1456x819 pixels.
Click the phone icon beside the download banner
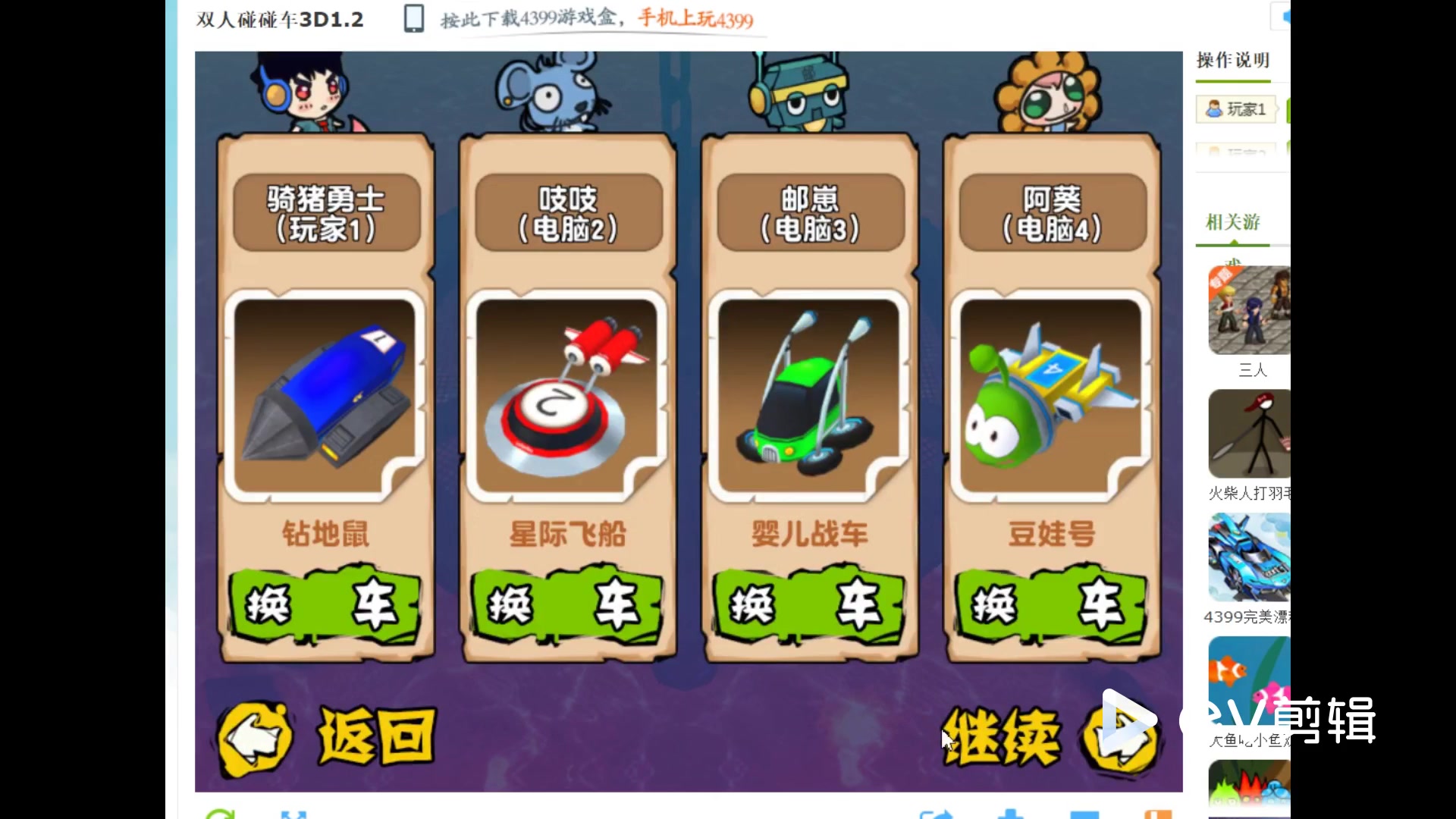pyautogui.click(x=413, y=19)
